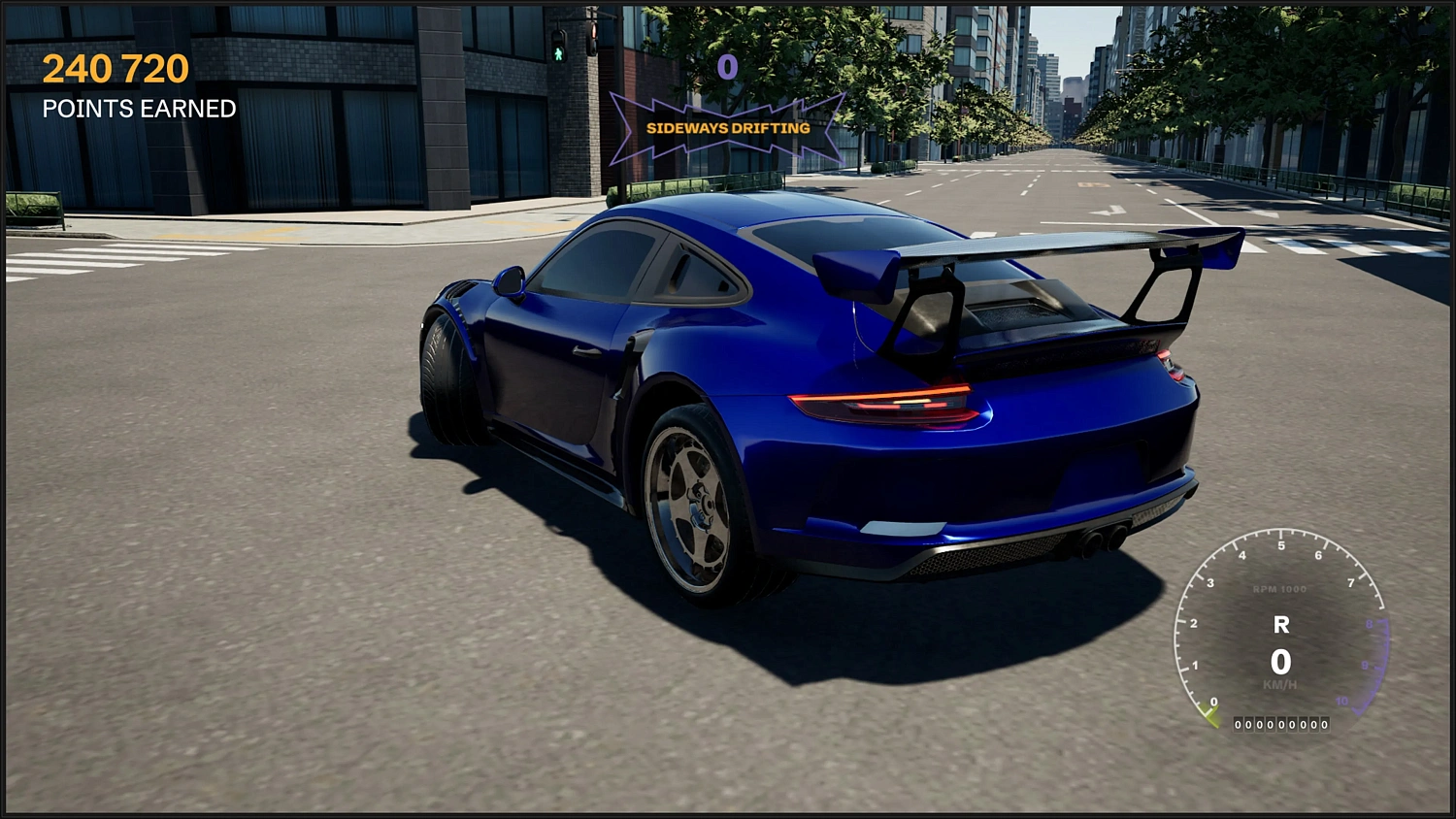Select the SIDEWAYS DRIFTING badge
1456x819 pixels.
click(728, 127)
